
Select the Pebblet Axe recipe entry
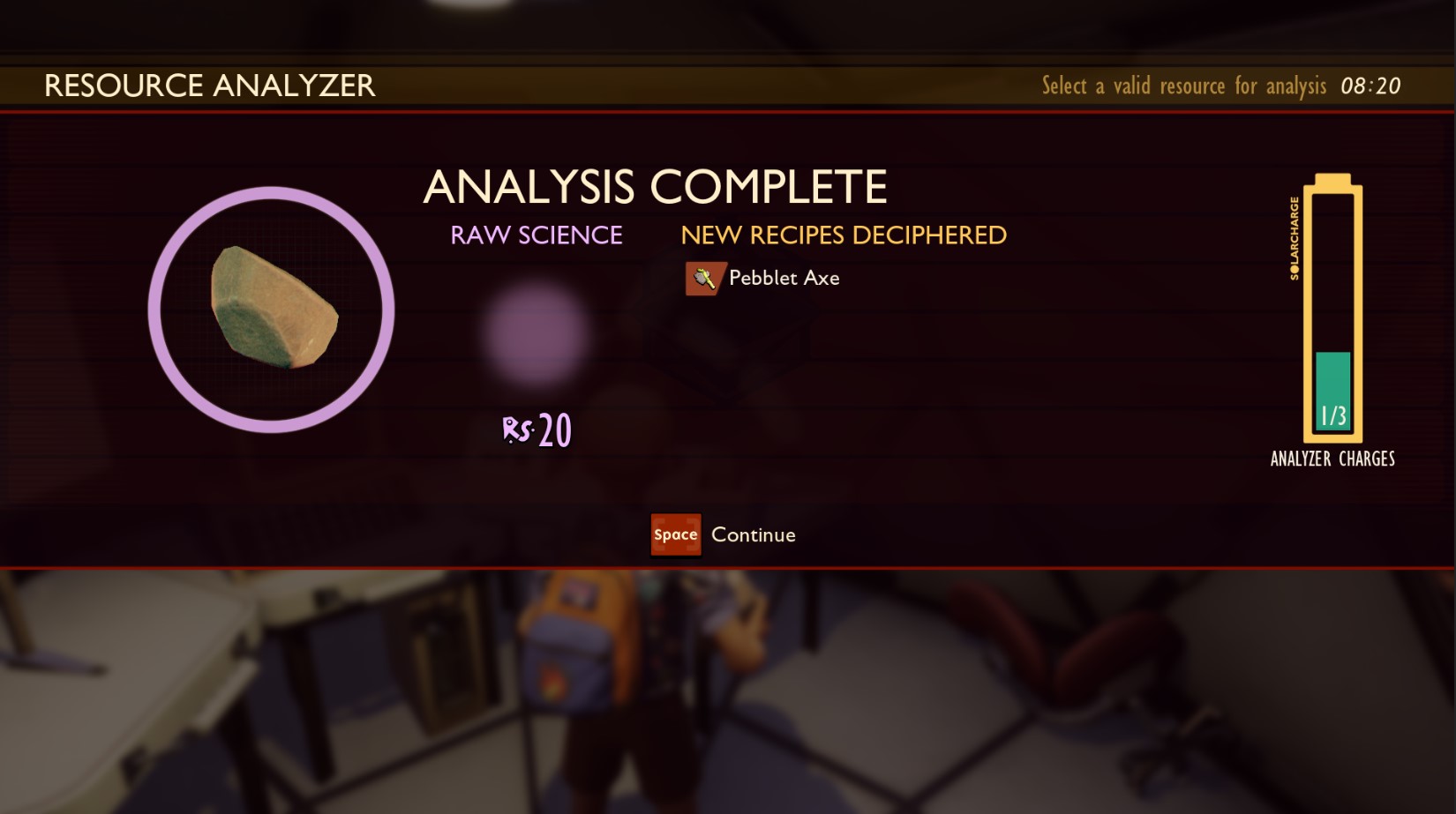point(764,279)
